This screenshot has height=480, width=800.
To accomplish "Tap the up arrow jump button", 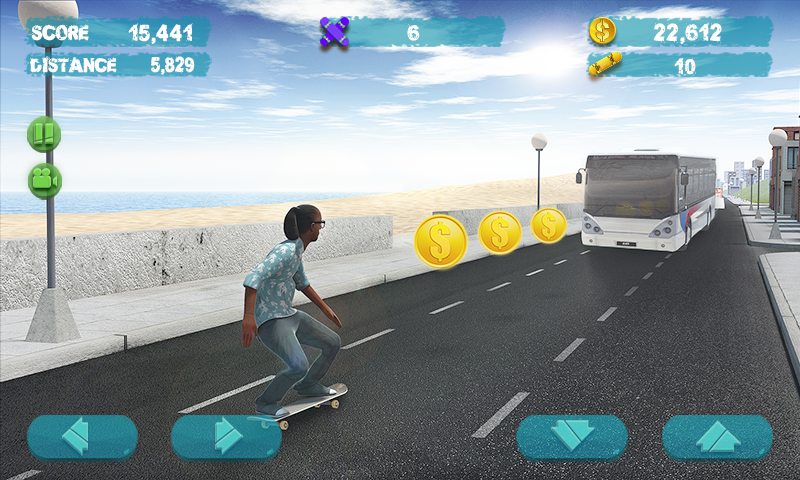I will pyautogui.click(x=717, y=437).
